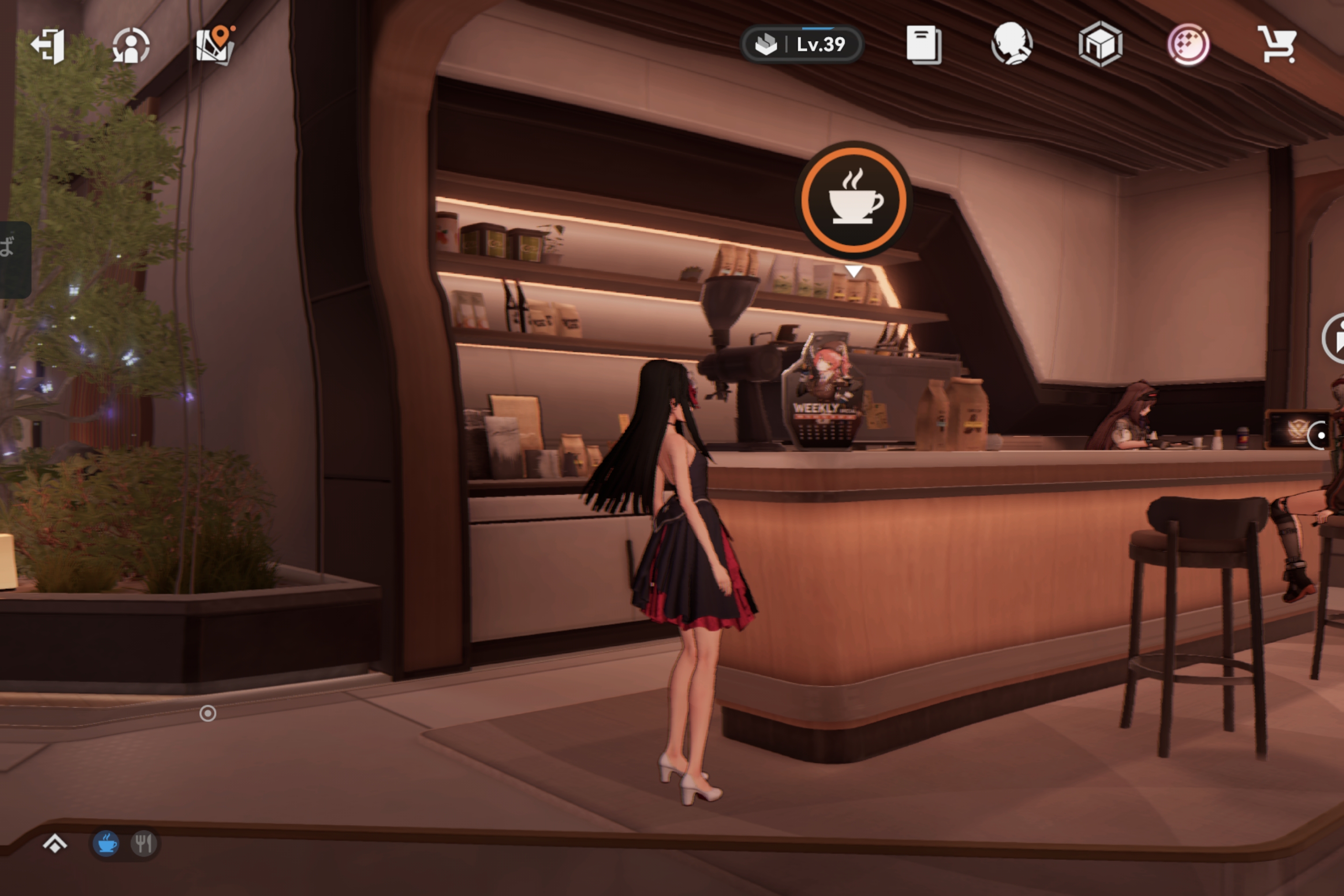The width and height of the screenshot is (1344, 896).
Task: Expand the double chevron up arrow
Action: click(x=55, y=844)
